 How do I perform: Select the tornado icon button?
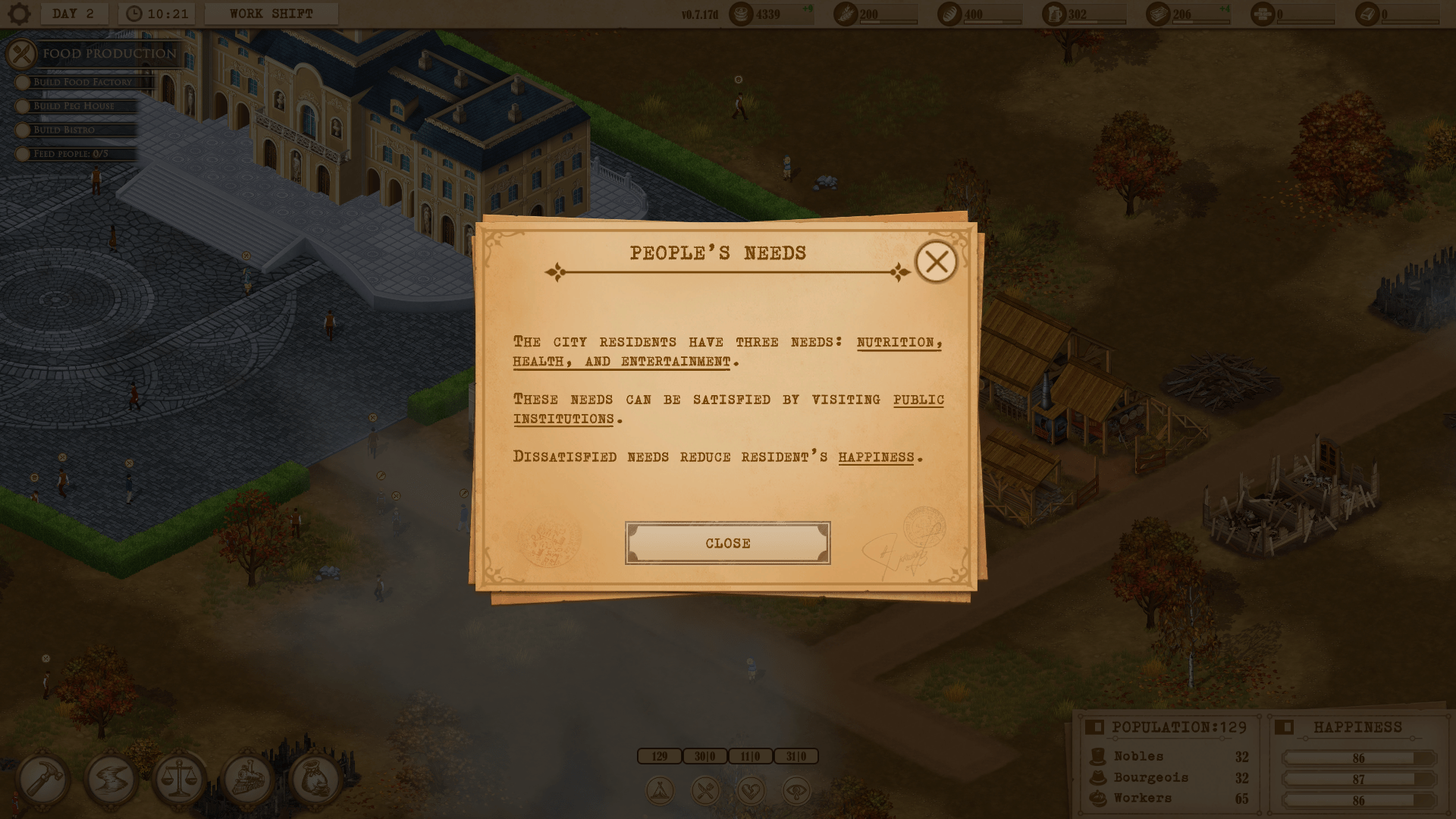tap(111, 779)
